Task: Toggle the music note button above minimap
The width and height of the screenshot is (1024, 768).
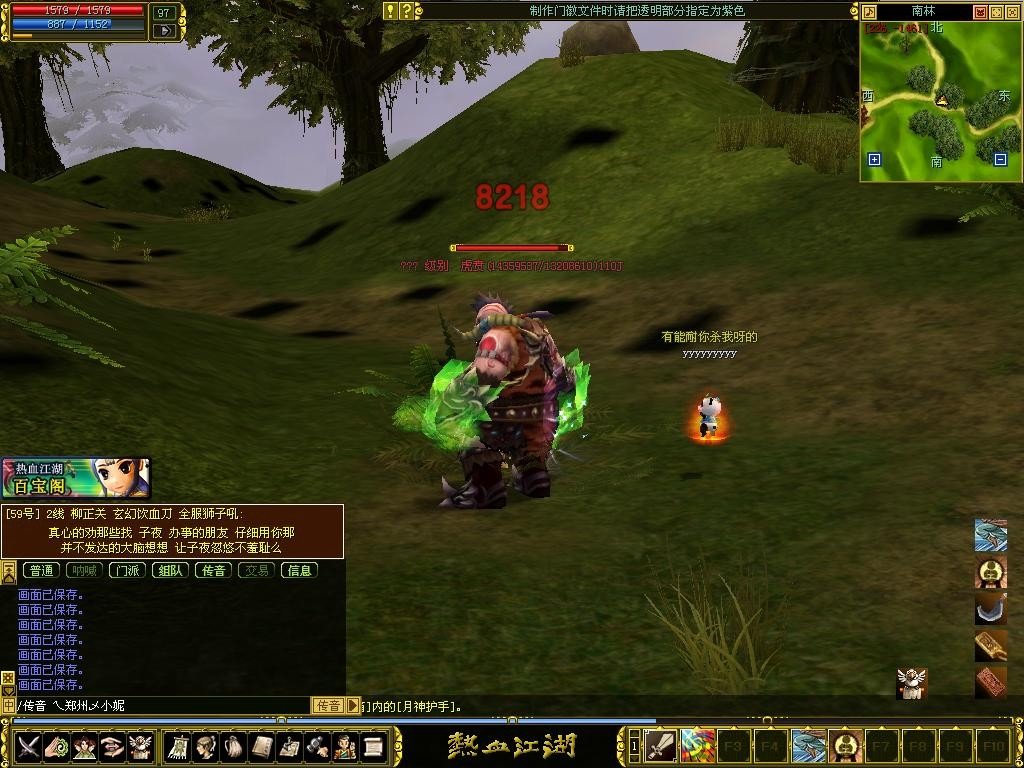Action: click(x=869, y=12)
